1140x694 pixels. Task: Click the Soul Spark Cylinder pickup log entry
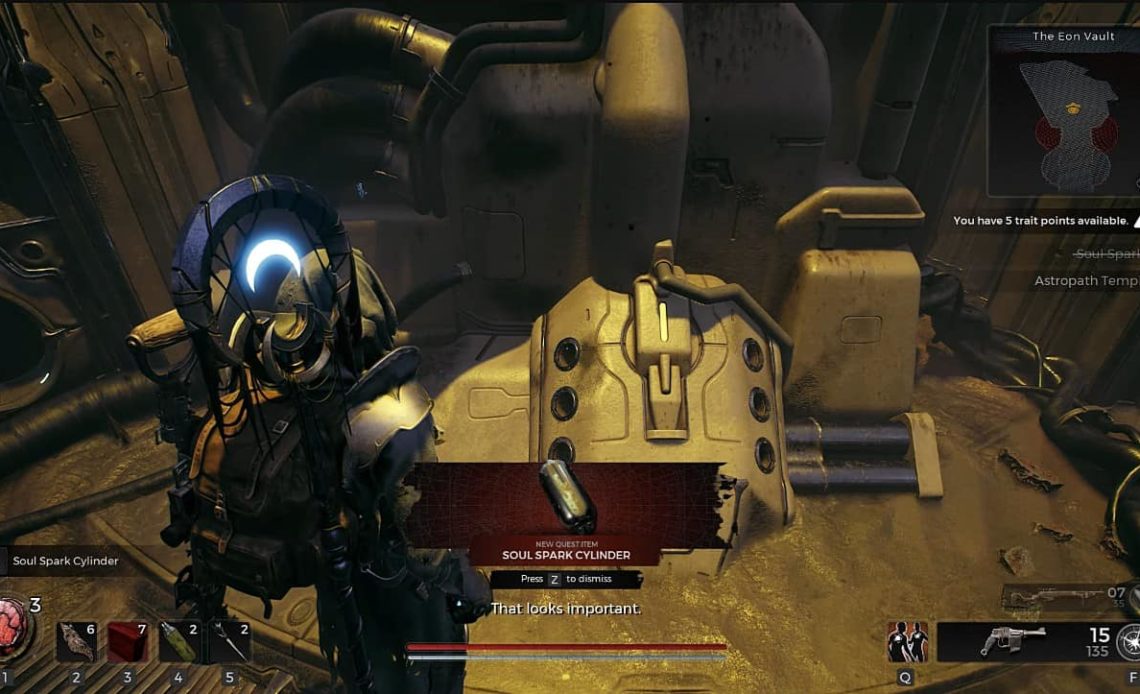(65, 561)
